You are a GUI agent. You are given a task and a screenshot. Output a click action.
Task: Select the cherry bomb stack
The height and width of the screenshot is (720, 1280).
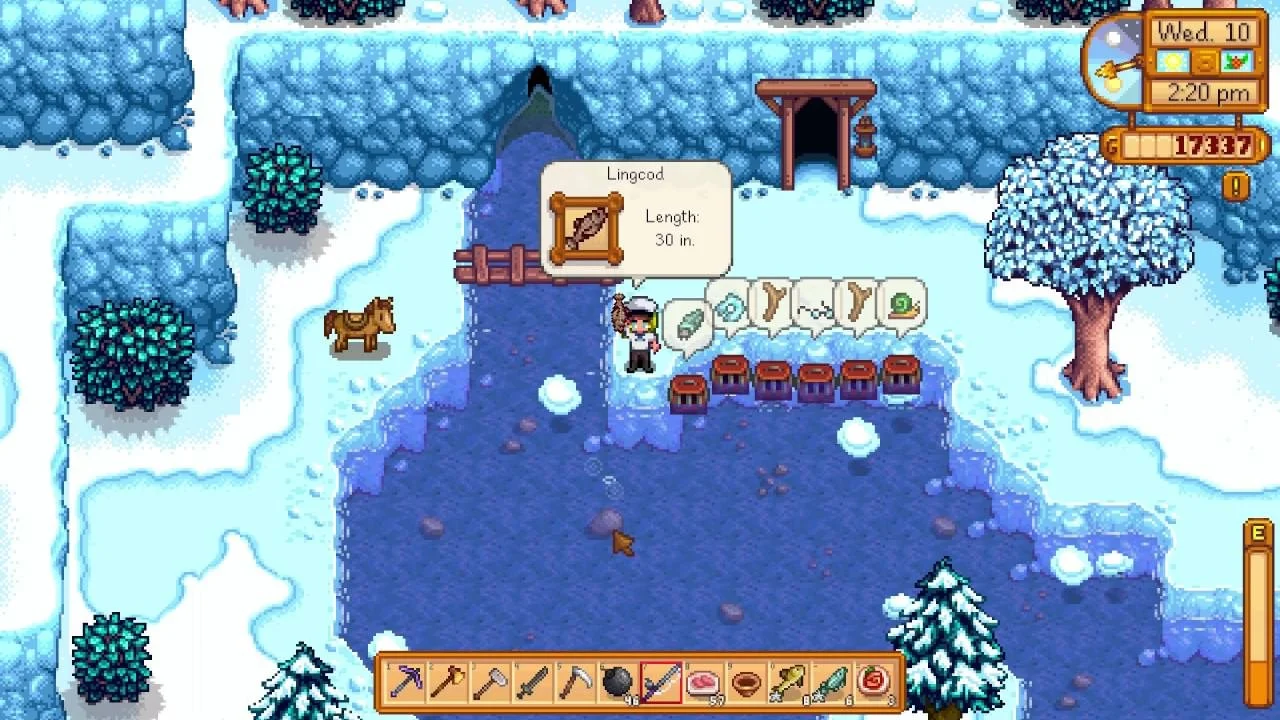pyautogui.click(x=616, y=684)
